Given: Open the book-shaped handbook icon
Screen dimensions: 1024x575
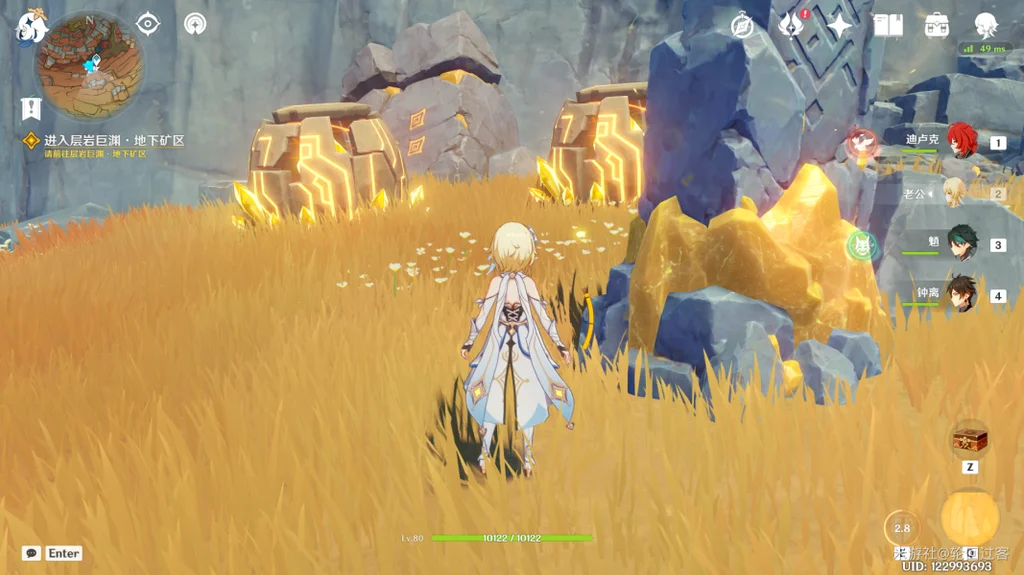Looking at the screenshot, I should tap(888, 26).
